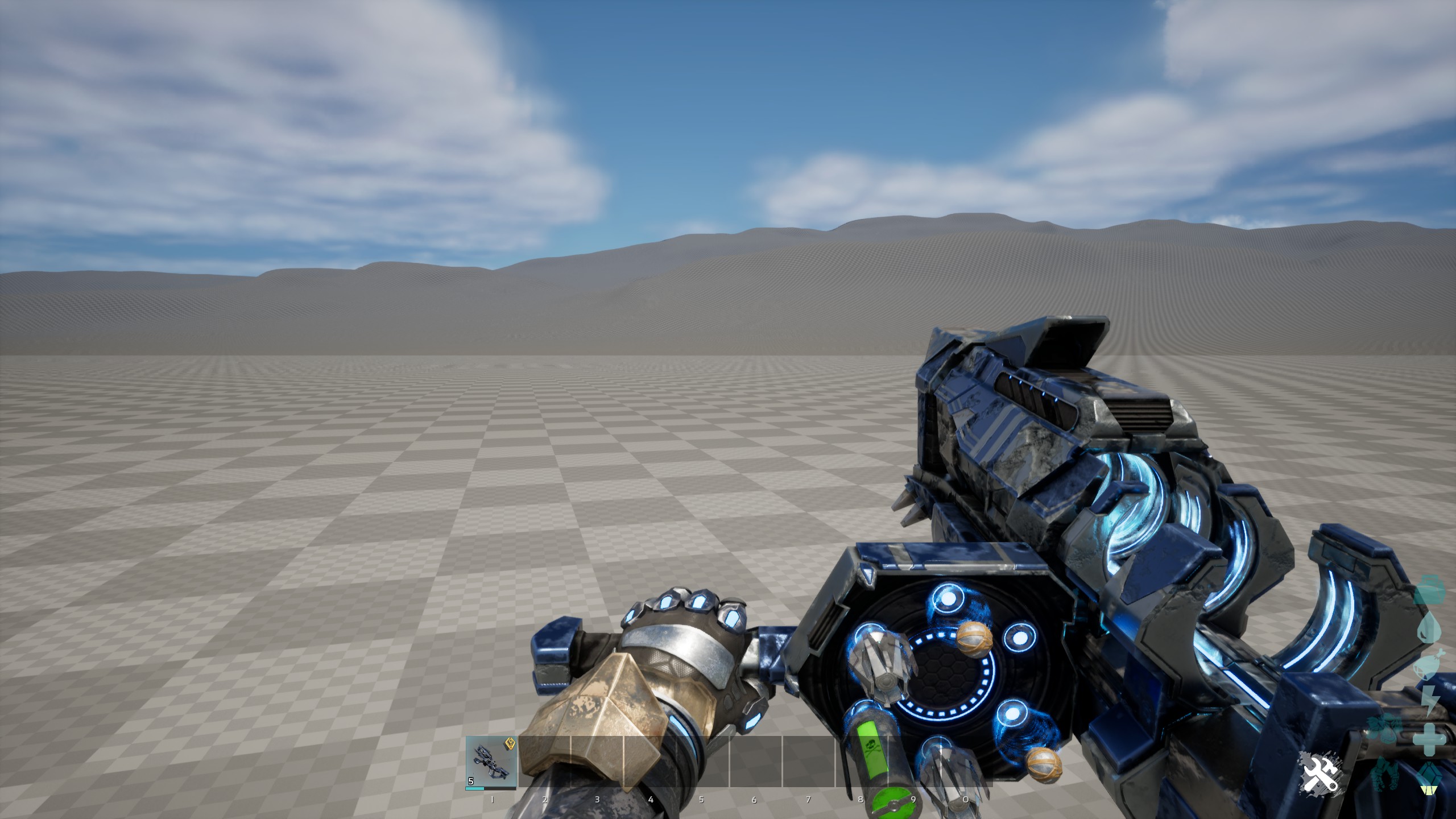Select the rifle in hotbar slot 1
Screen dimensions: 1456x819
click(490, 763)
